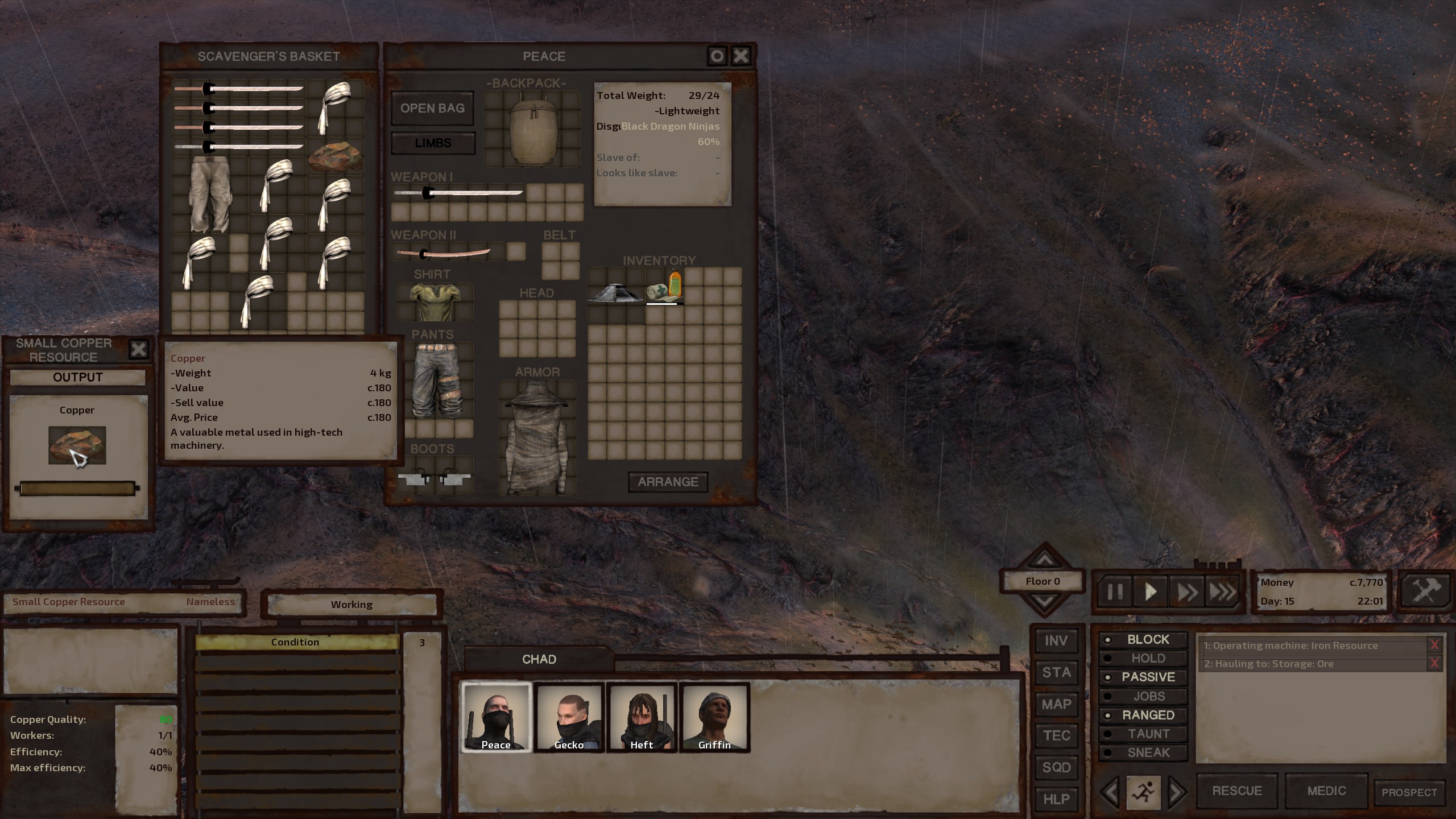Show the LIMBS panel

point(433,143)
